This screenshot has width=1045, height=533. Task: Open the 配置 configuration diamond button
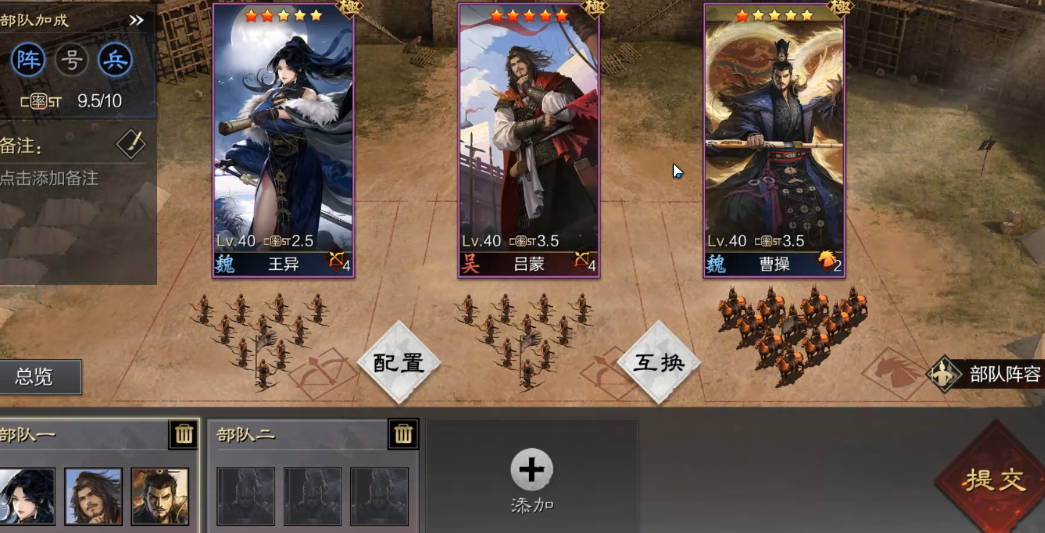(x=399, y=362)
